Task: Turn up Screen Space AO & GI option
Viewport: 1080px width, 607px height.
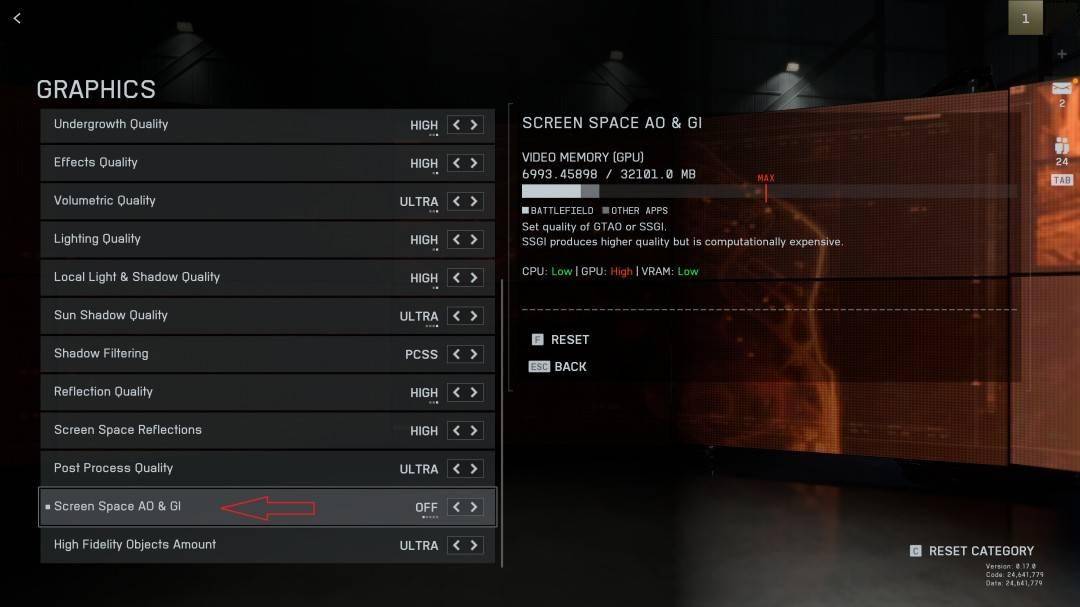Action: (474, 507)
